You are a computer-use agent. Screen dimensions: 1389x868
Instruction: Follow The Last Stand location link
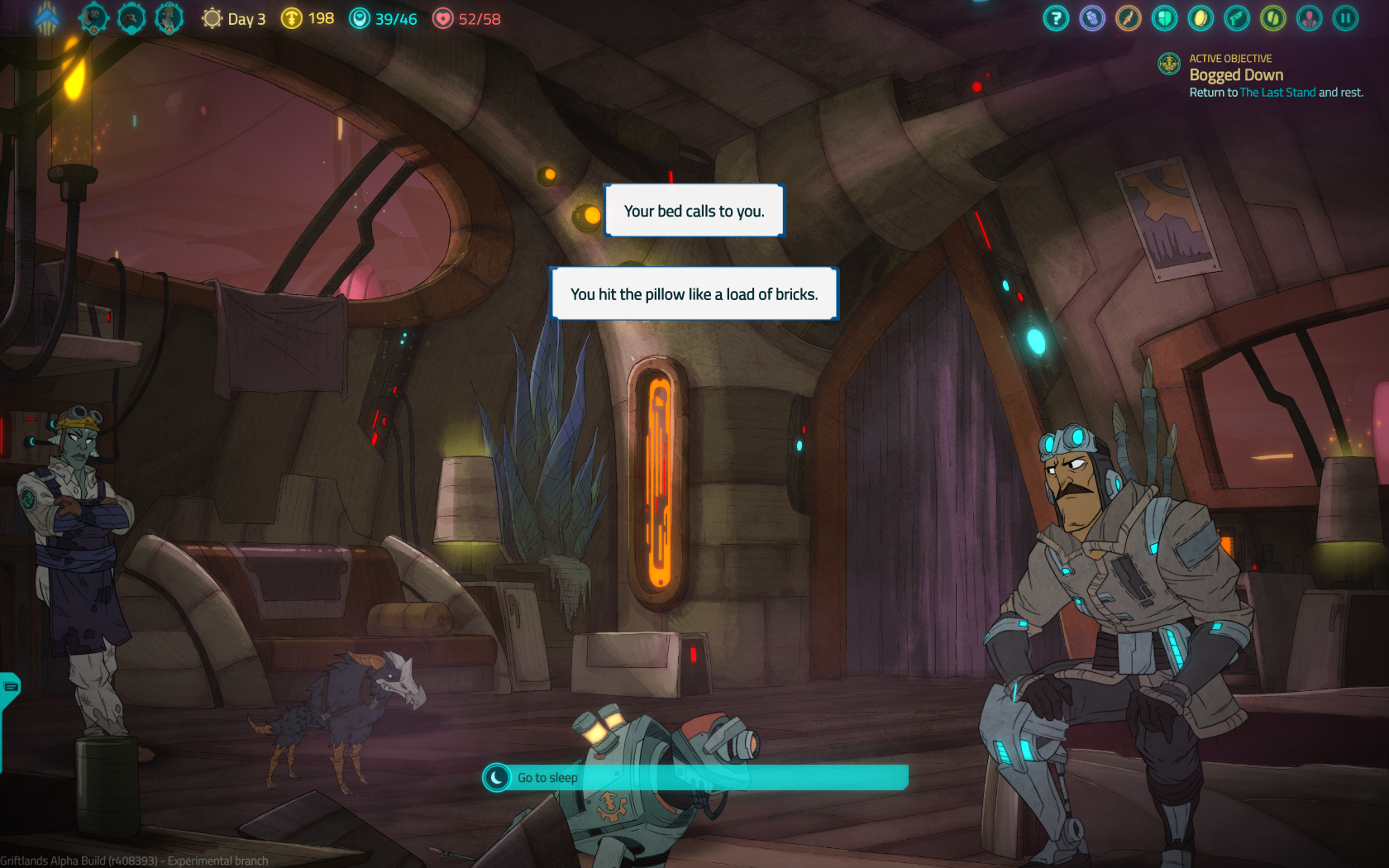(x=1277, y=93)
